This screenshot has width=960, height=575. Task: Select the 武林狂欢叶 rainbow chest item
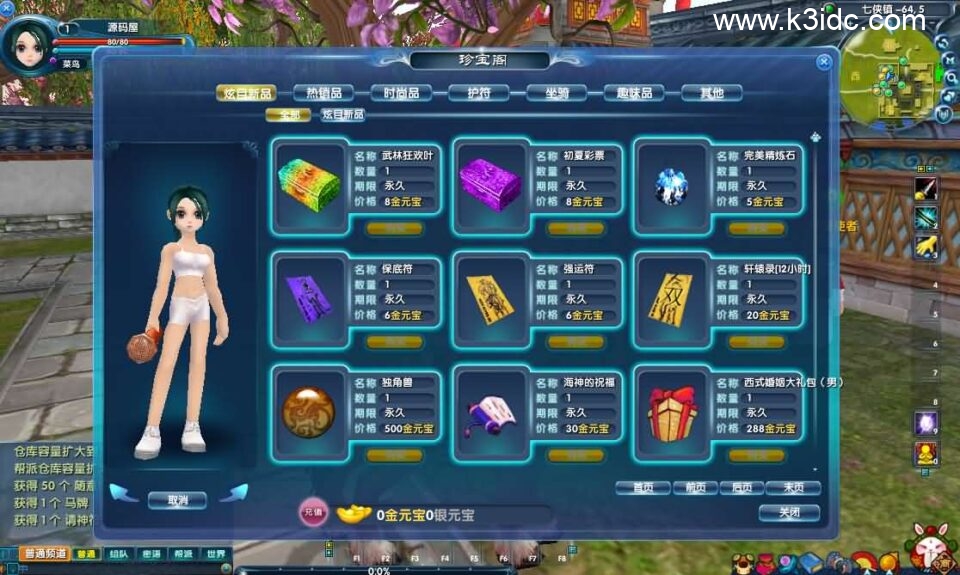tap(309, 184)
